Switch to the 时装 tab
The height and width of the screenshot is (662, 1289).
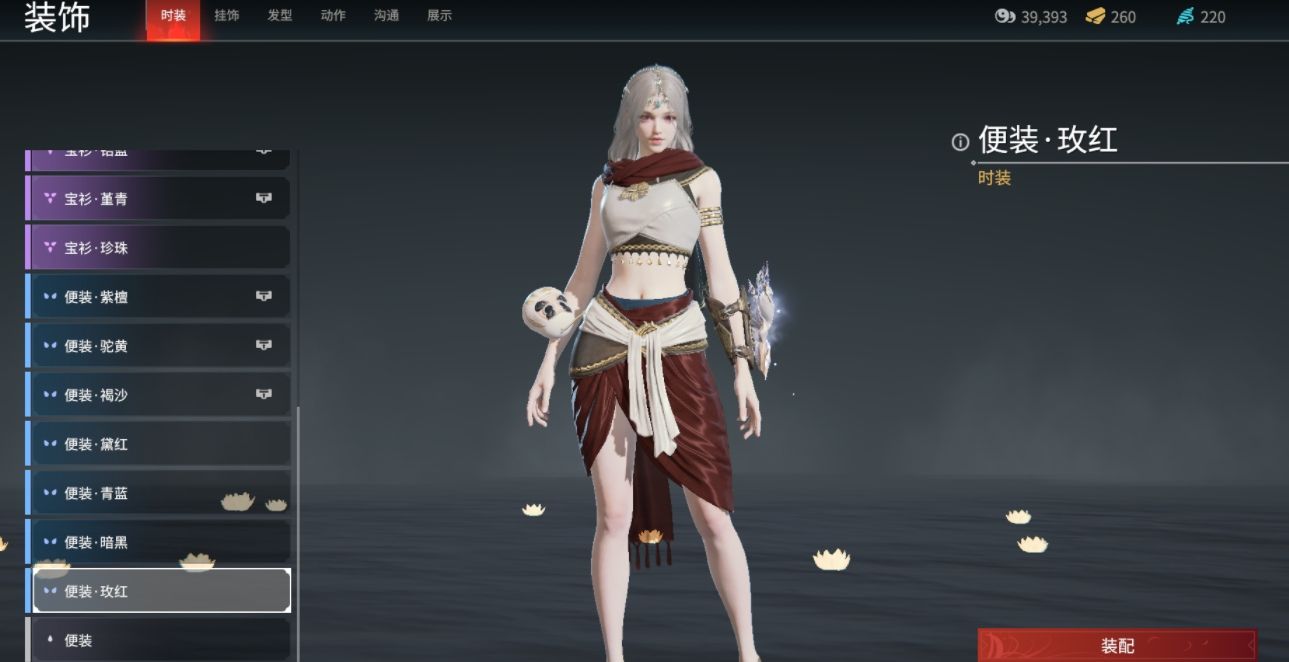point(173,16)
